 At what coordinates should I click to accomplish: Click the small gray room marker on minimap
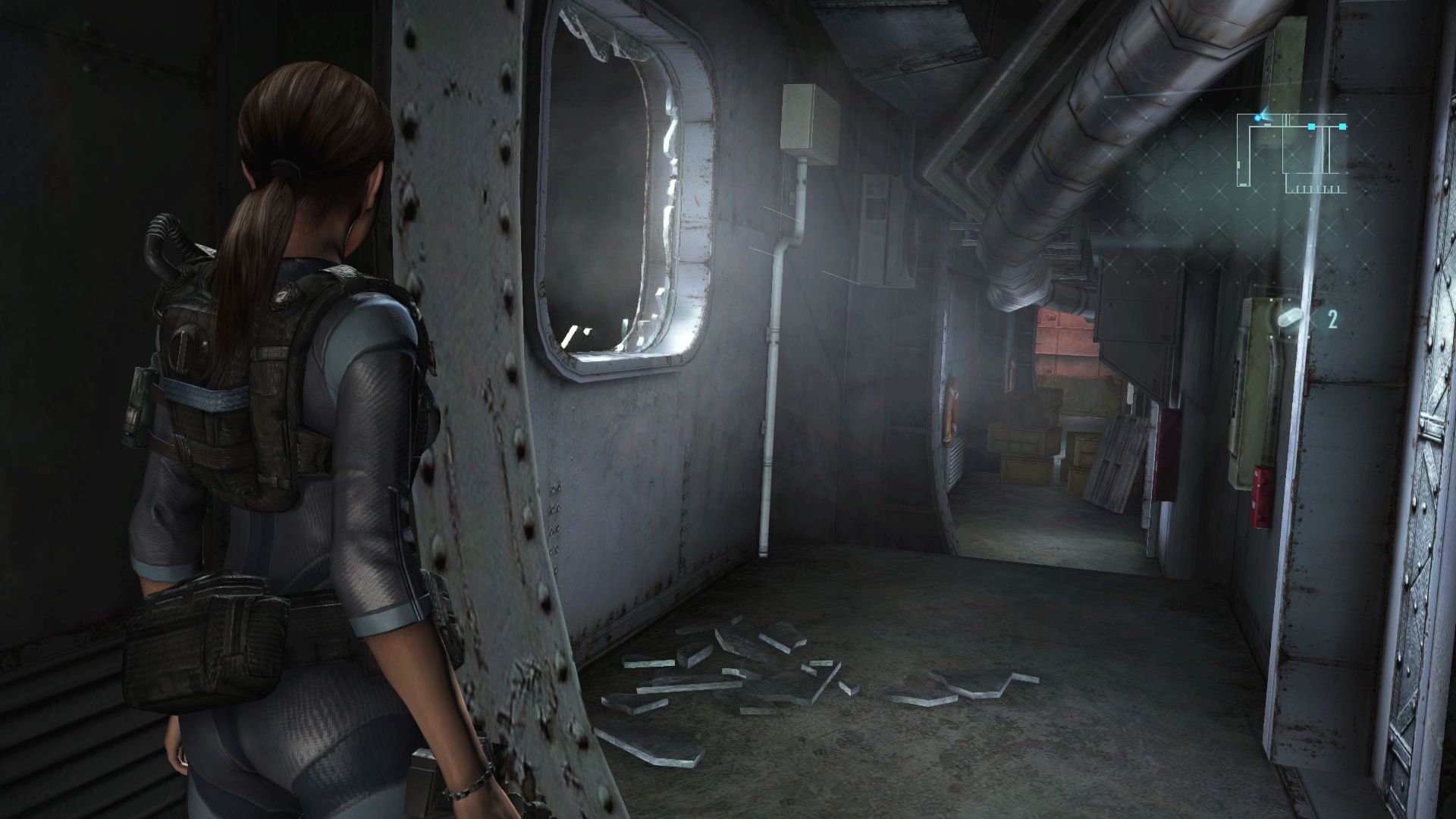point(1267,124)
